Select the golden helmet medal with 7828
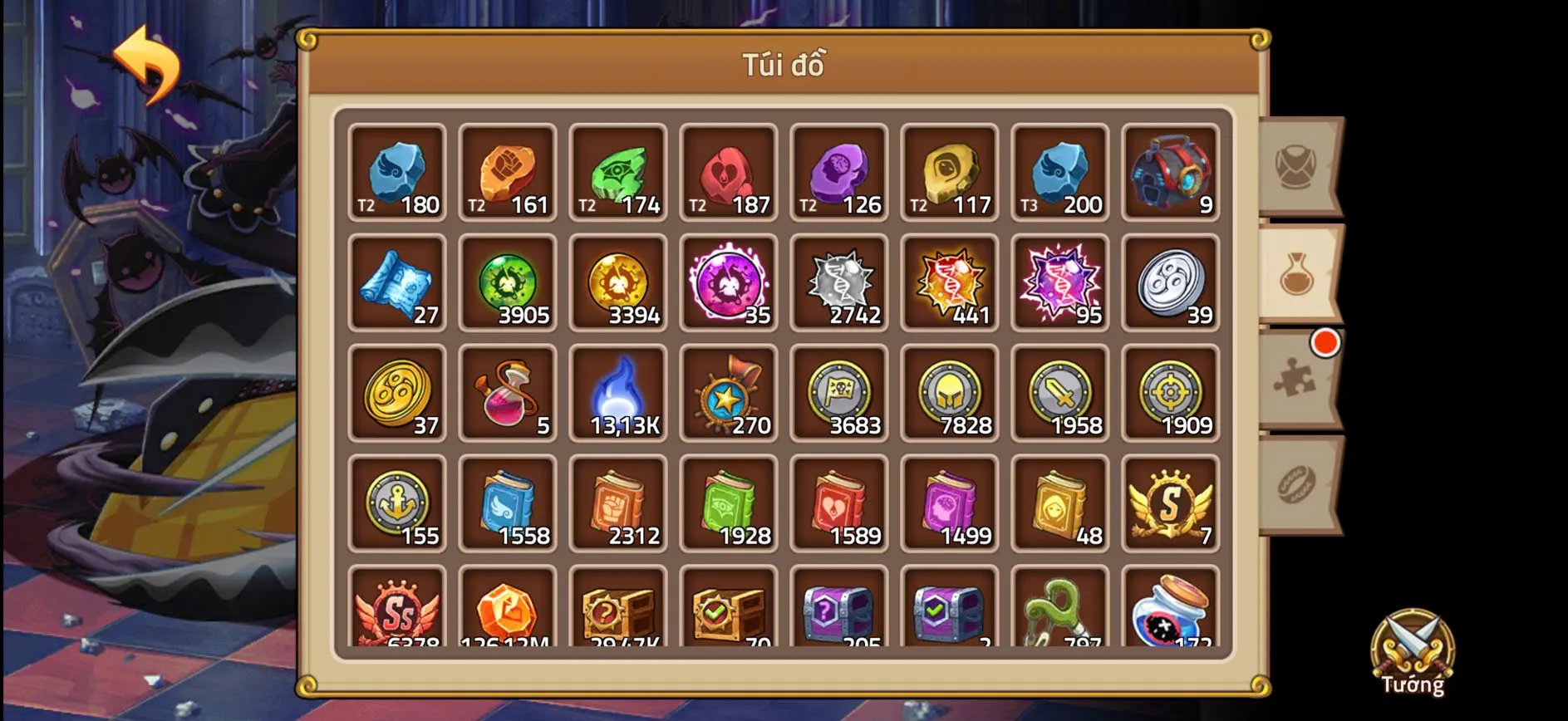This screenshot has width=1568, height=721. click(949, 395)
